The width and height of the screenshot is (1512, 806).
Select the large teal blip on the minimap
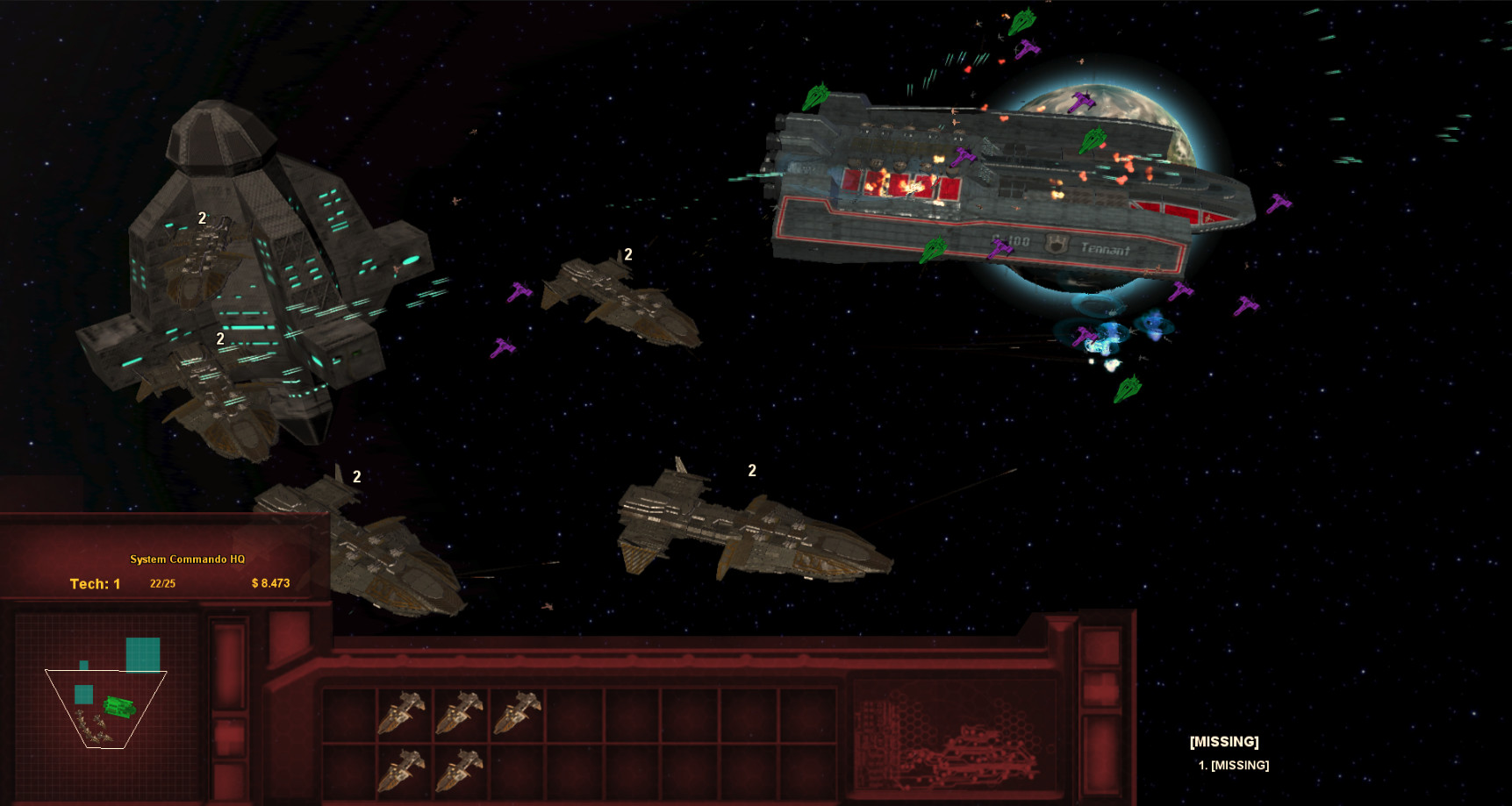(142, 653)
